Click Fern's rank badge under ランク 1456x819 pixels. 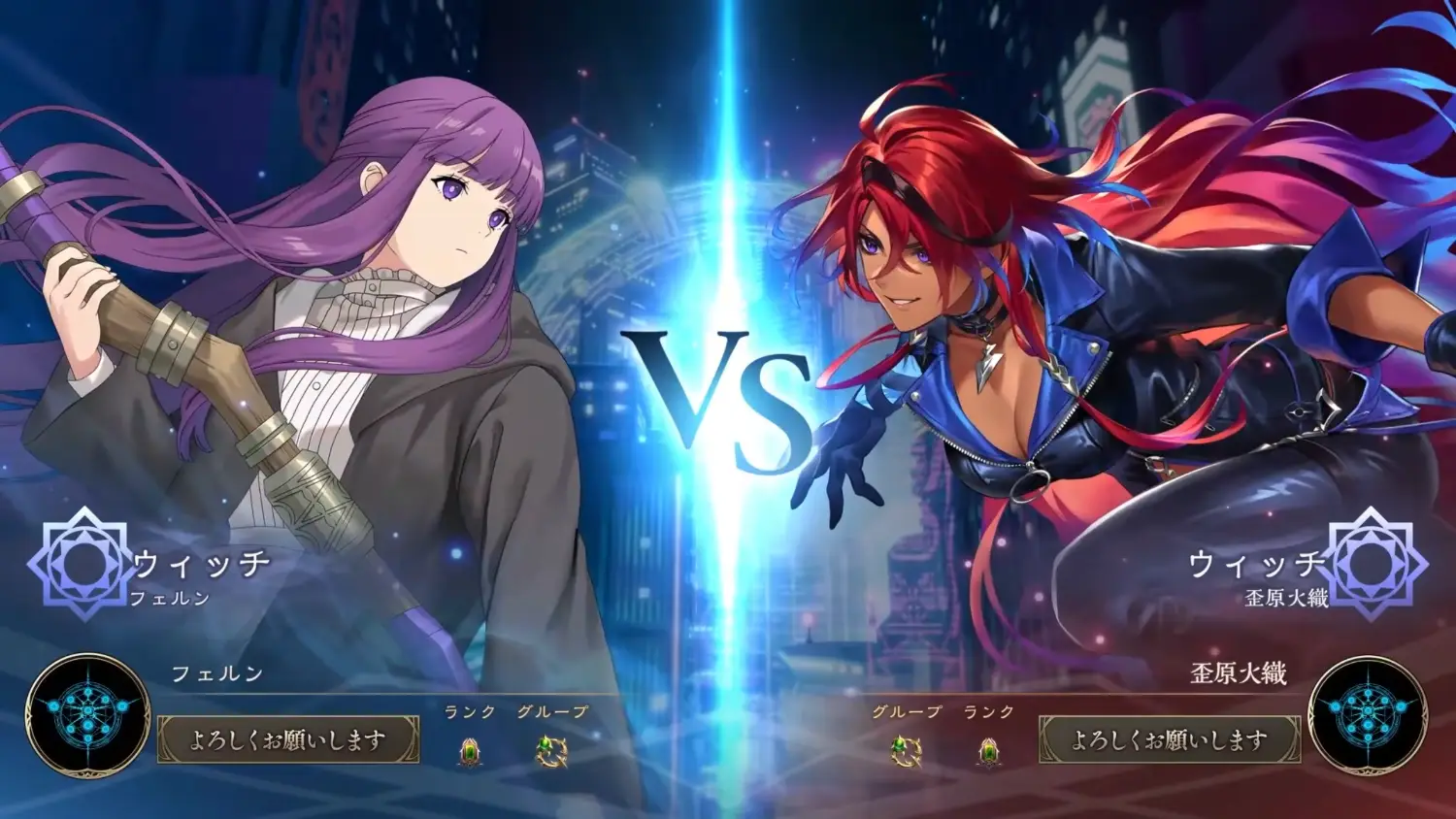click(x=470, y=752)
